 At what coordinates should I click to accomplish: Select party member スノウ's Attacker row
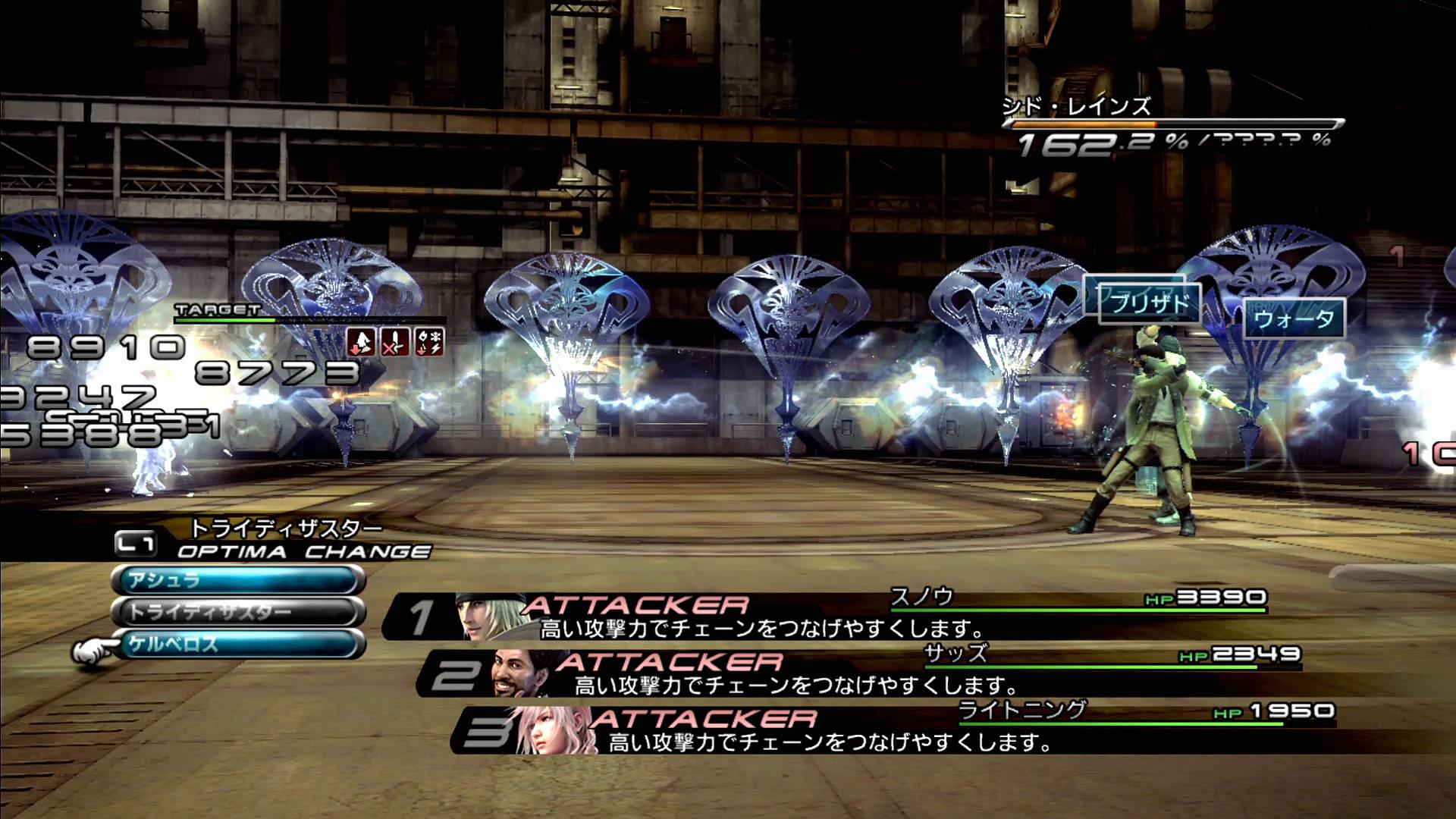point(827,617)
